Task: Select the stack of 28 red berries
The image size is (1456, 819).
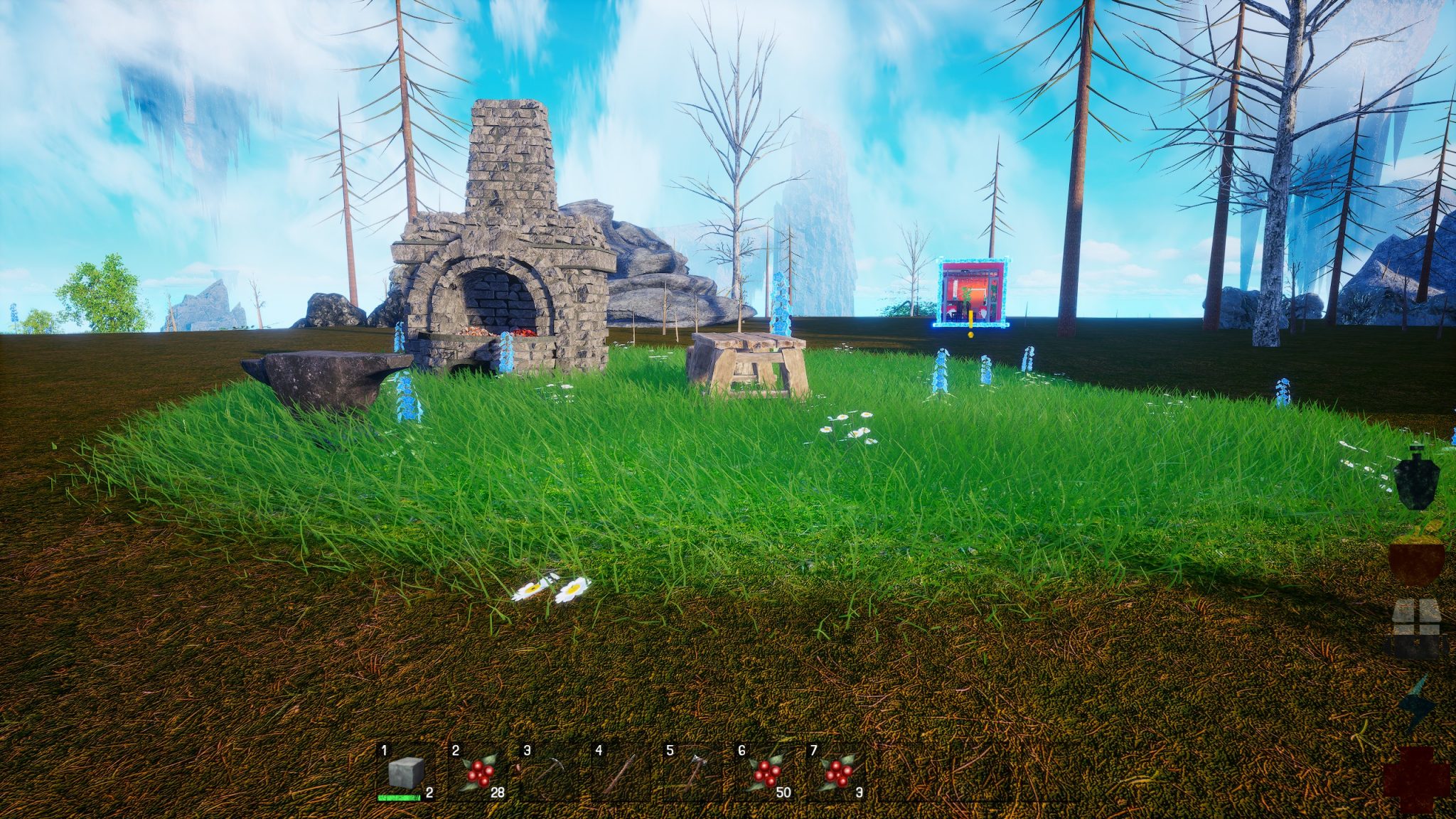Action: [x=478, y=773]
